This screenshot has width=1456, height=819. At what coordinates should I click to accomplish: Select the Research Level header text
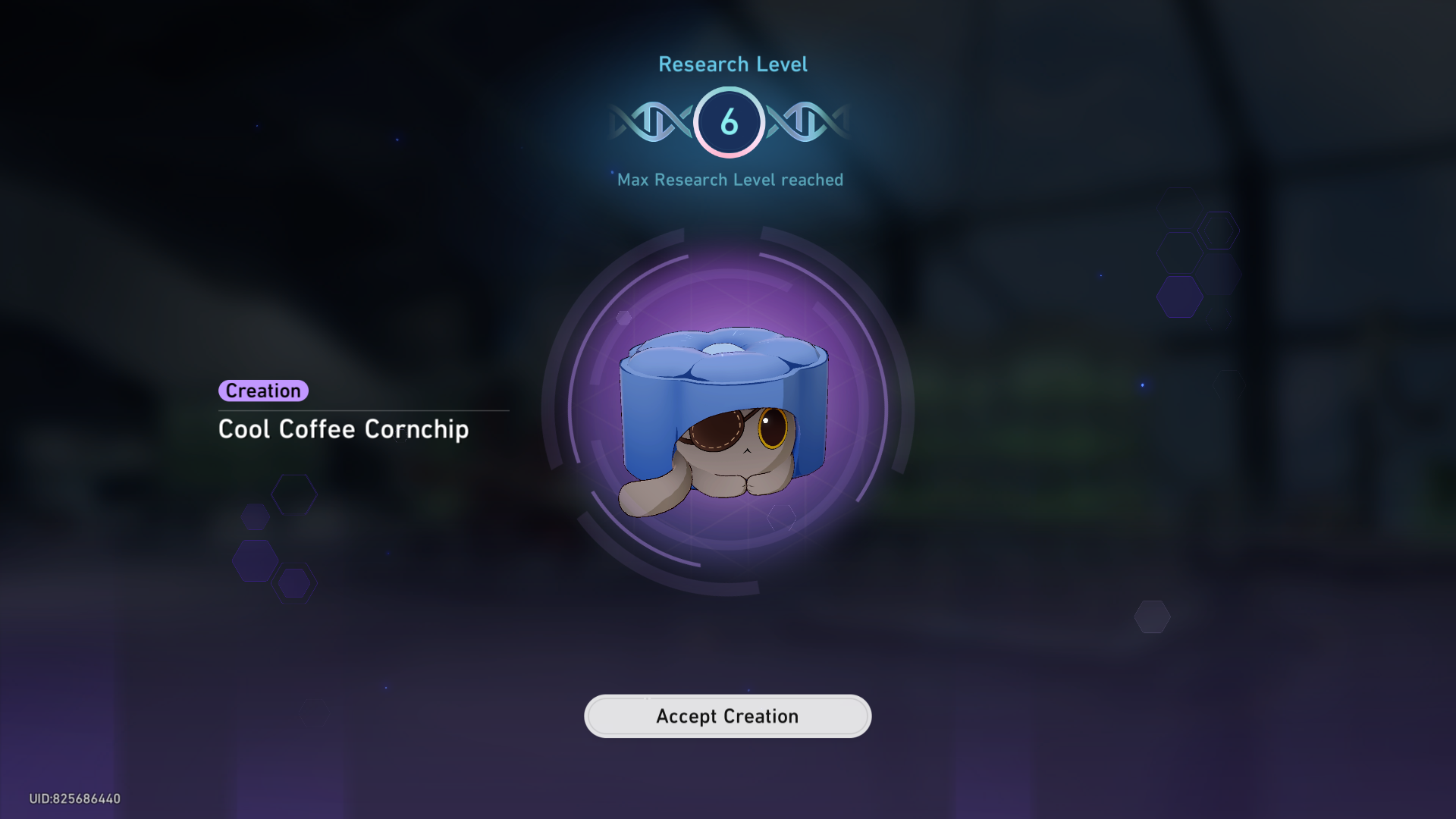click(732, 64)
